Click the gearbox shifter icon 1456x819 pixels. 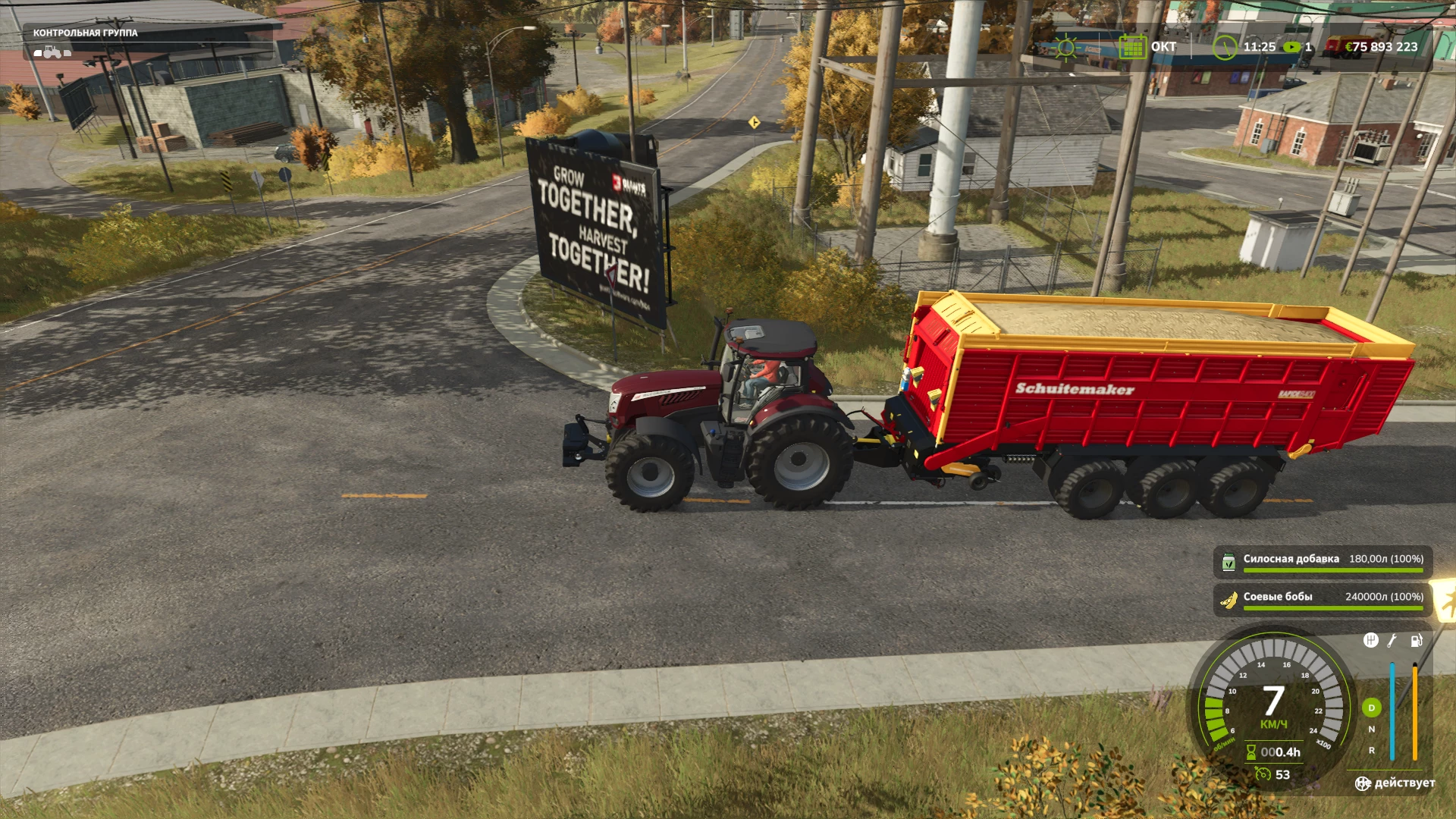click(x=1370, y=641)
